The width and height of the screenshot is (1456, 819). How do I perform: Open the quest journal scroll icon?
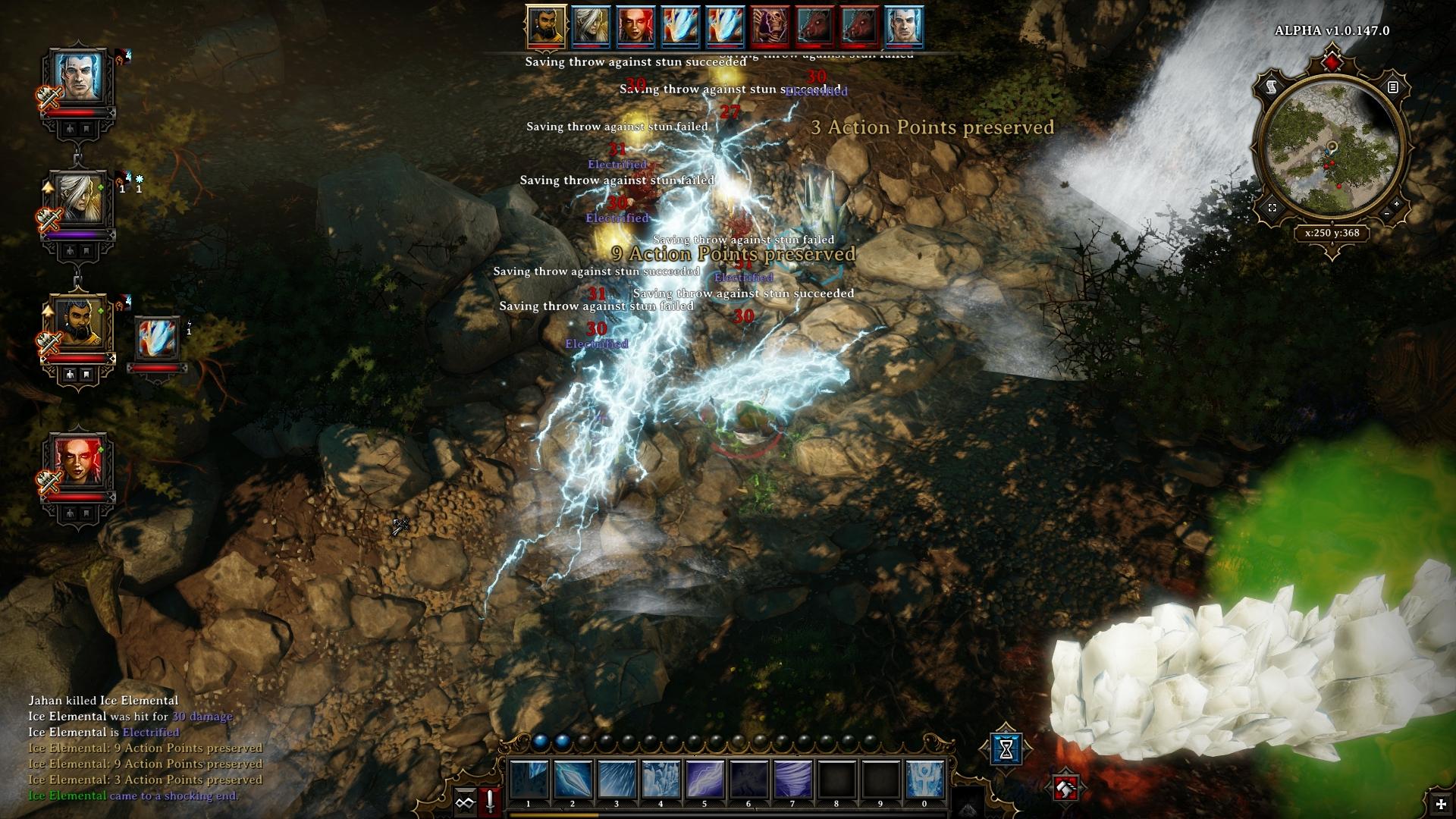1272,87
